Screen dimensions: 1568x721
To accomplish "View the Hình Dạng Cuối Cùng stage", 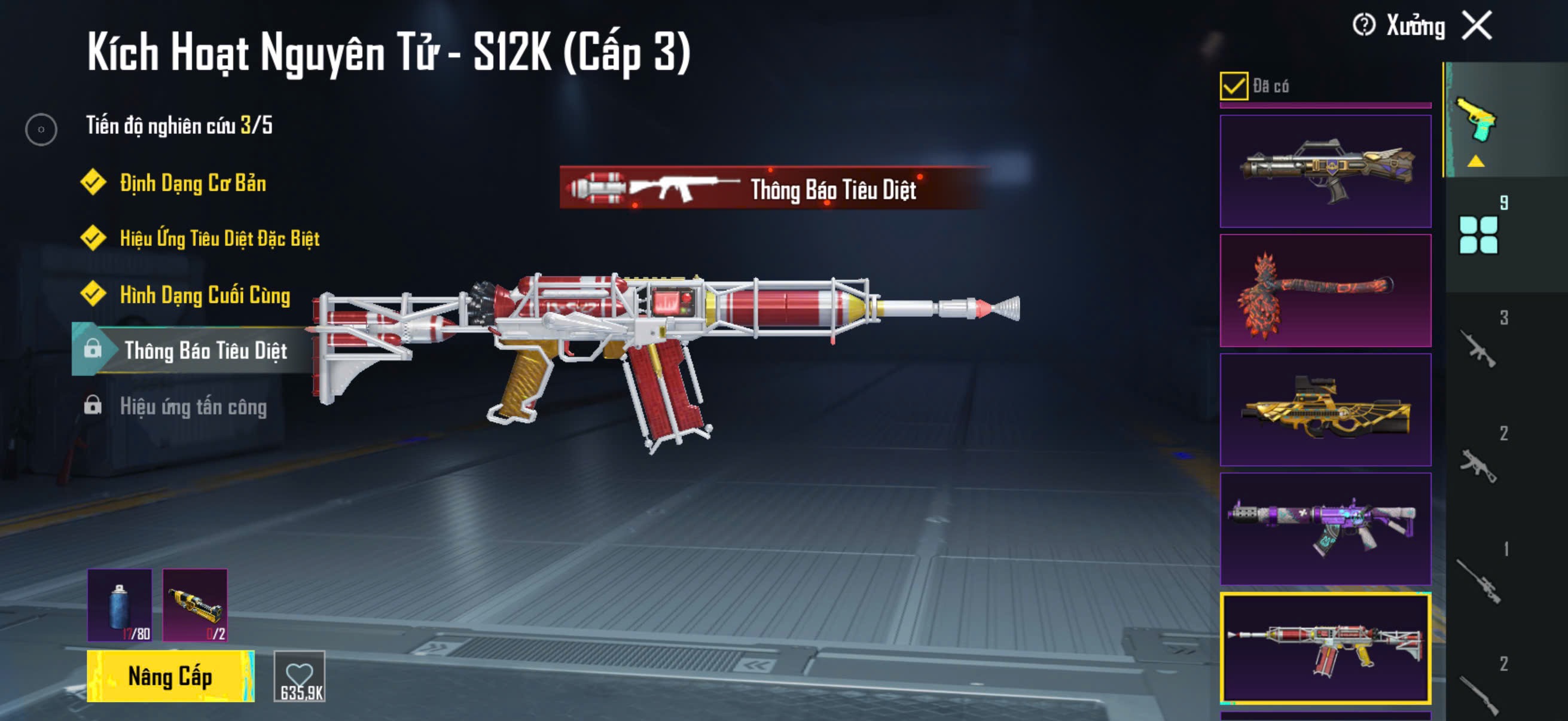I will [205, 295].
